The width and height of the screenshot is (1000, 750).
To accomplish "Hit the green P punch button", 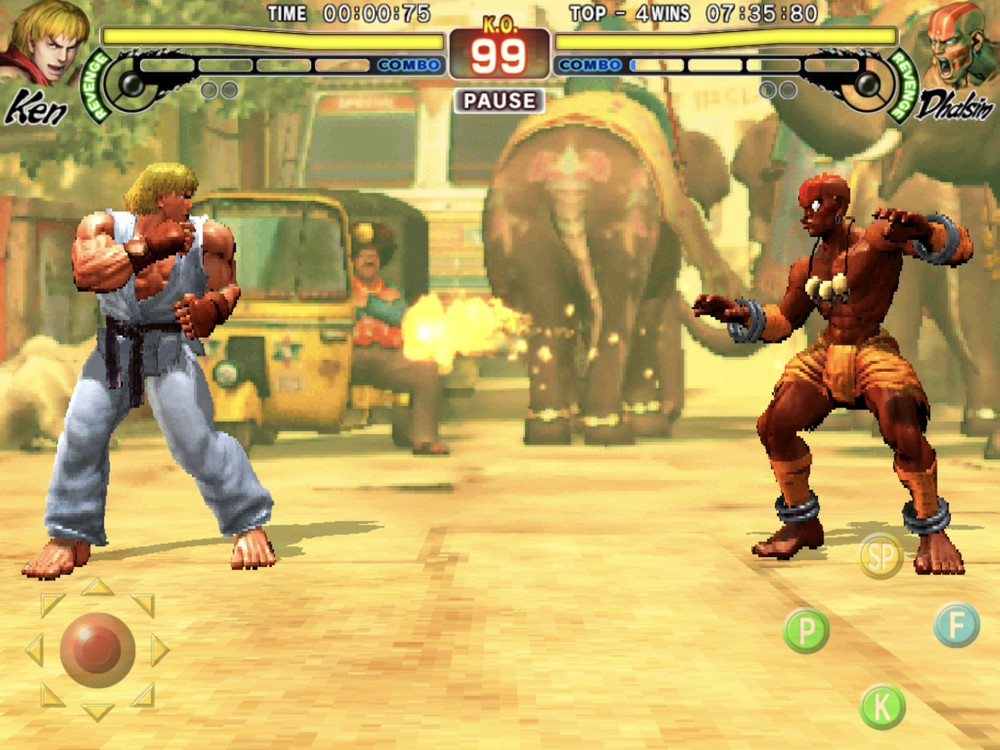I will click(806, 631).
